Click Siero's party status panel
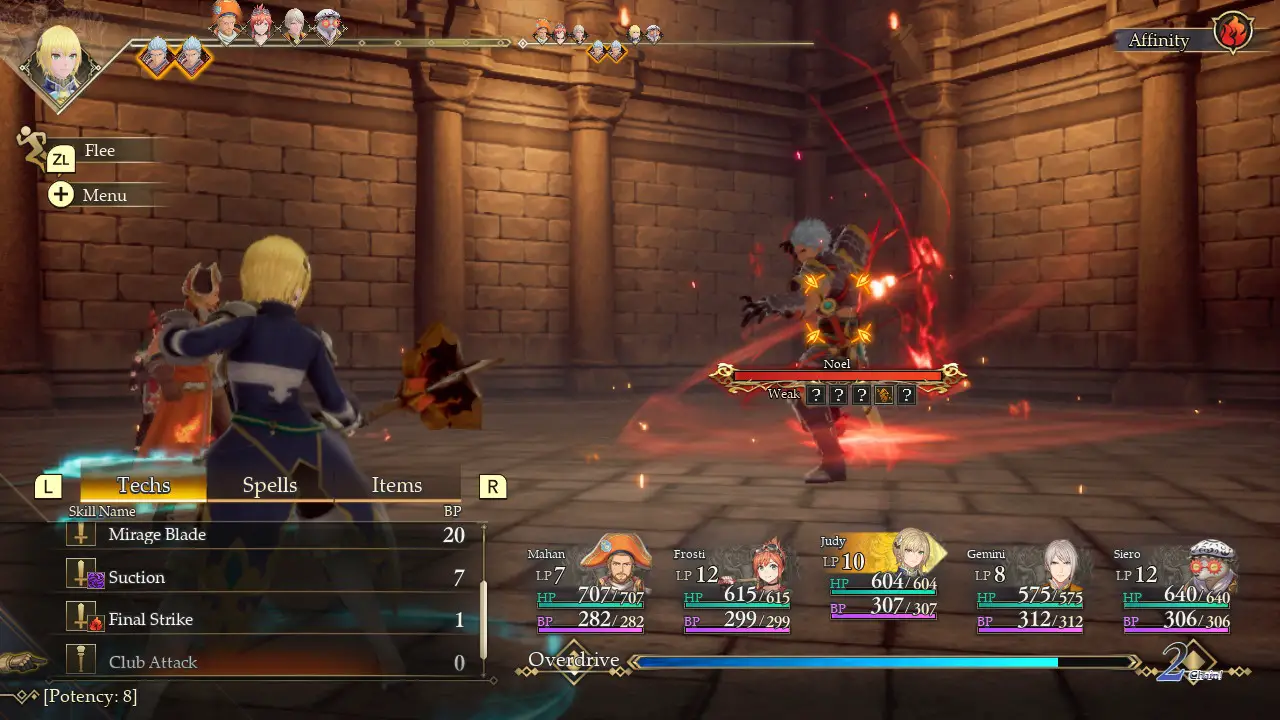This screenshot has width=1280, height=720. pyautogui.click(x=1175, y=590)
